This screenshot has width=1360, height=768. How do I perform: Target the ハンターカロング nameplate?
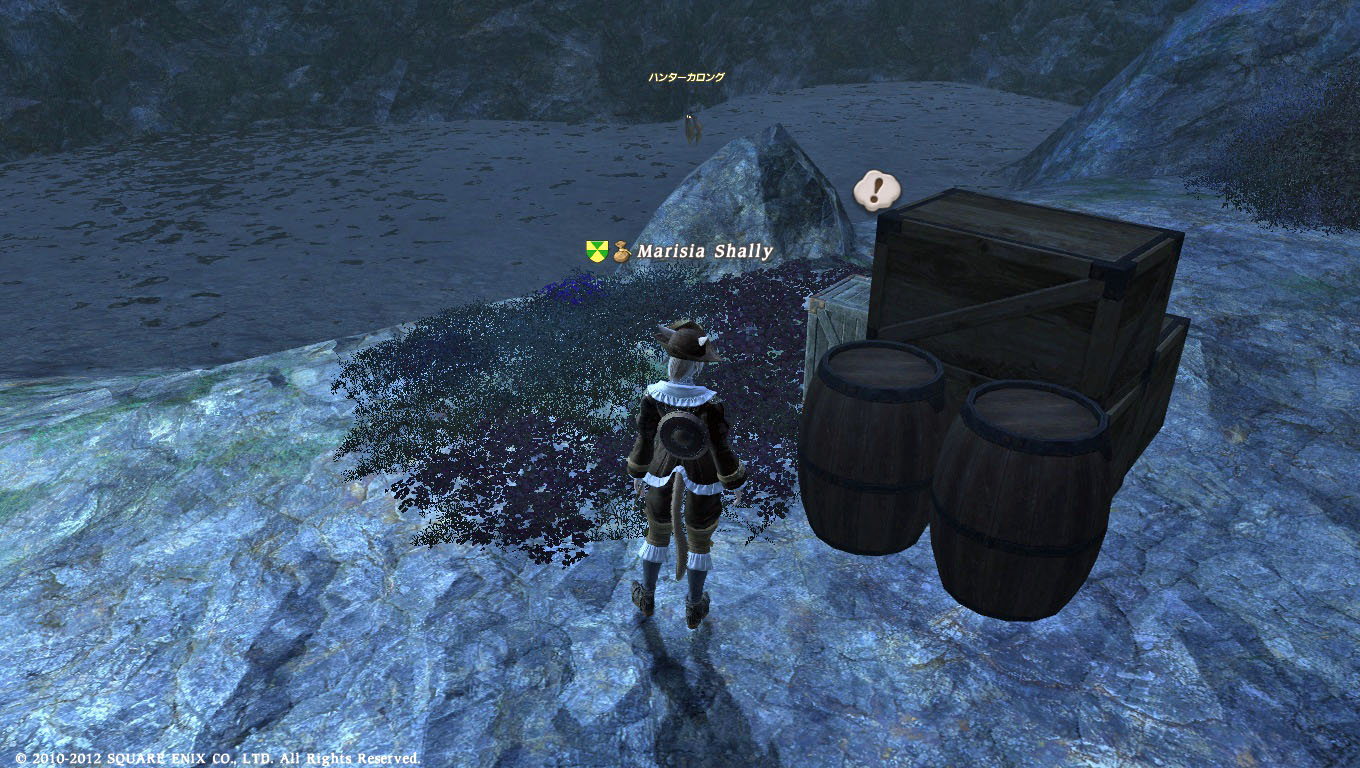(x=686, y=77)
